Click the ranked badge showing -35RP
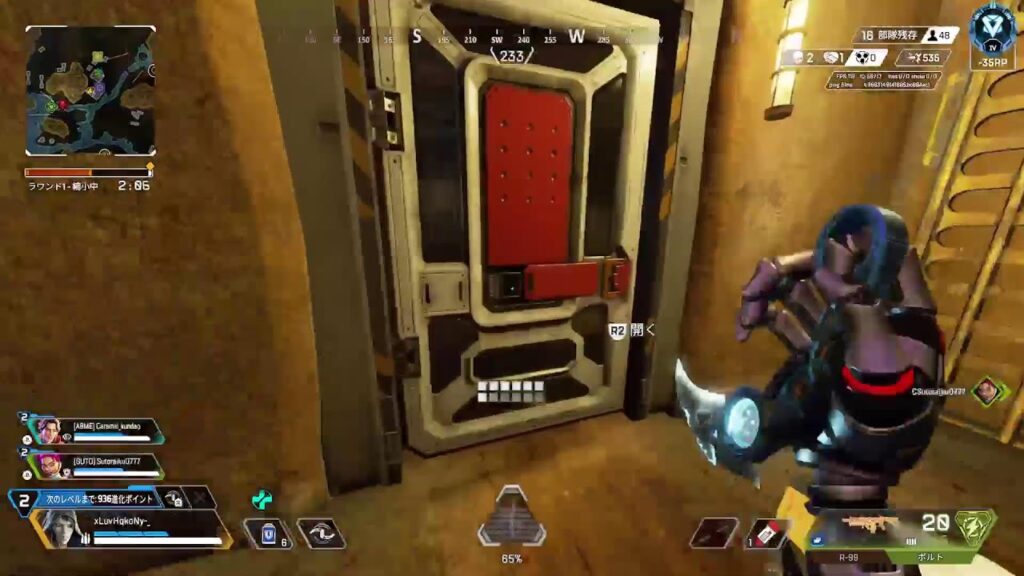 click(x=992, y=40)
